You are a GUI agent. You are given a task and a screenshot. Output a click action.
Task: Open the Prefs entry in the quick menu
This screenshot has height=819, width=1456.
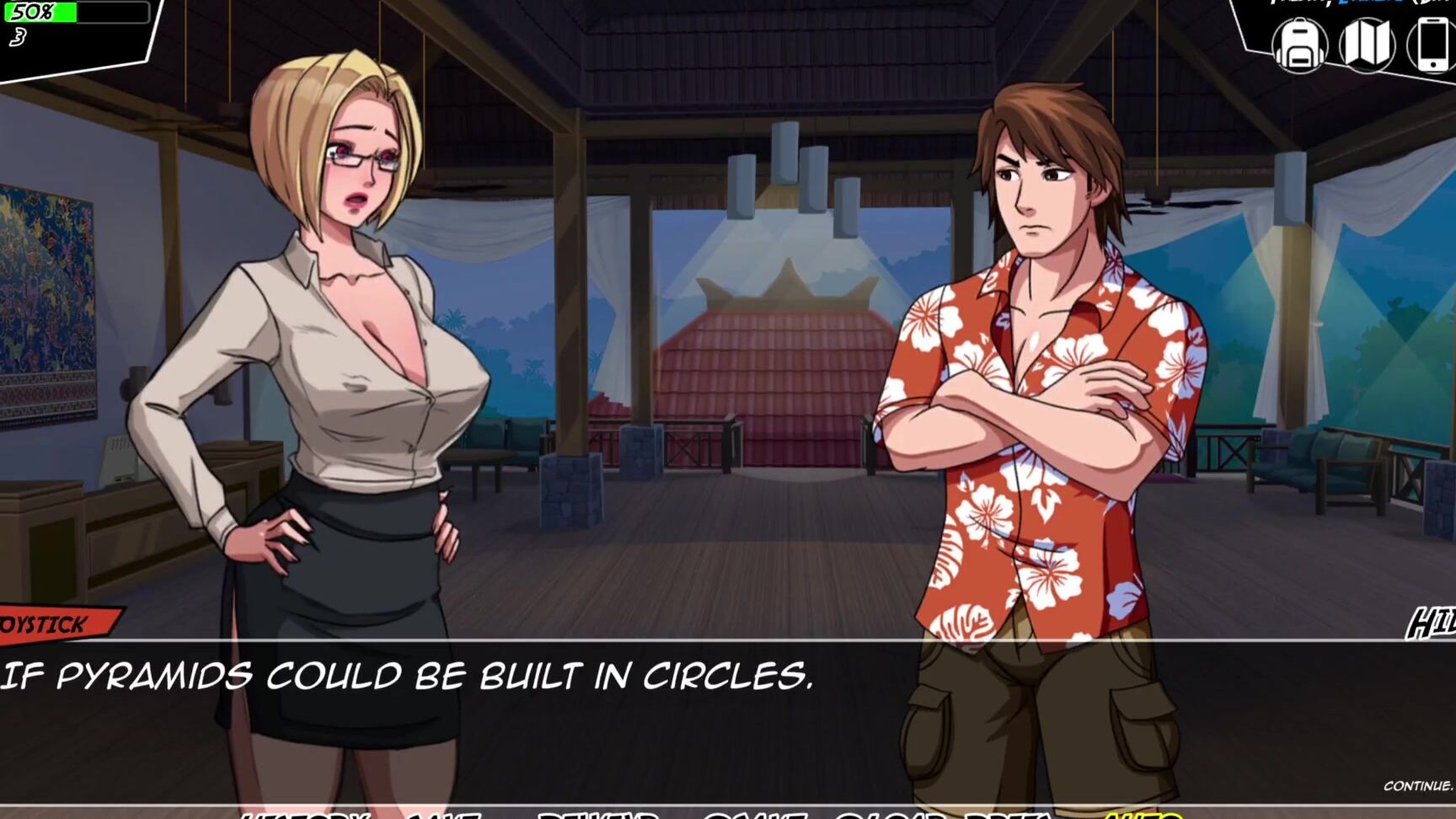[x=1003, y=813]
